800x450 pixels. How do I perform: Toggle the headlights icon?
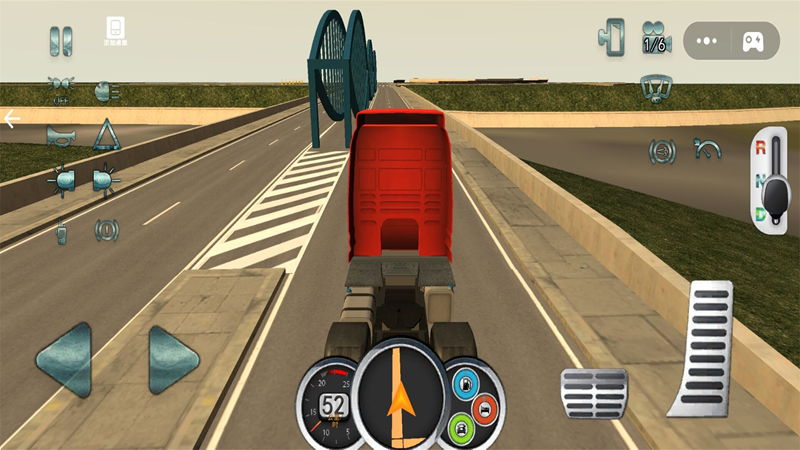click(105, 90)
